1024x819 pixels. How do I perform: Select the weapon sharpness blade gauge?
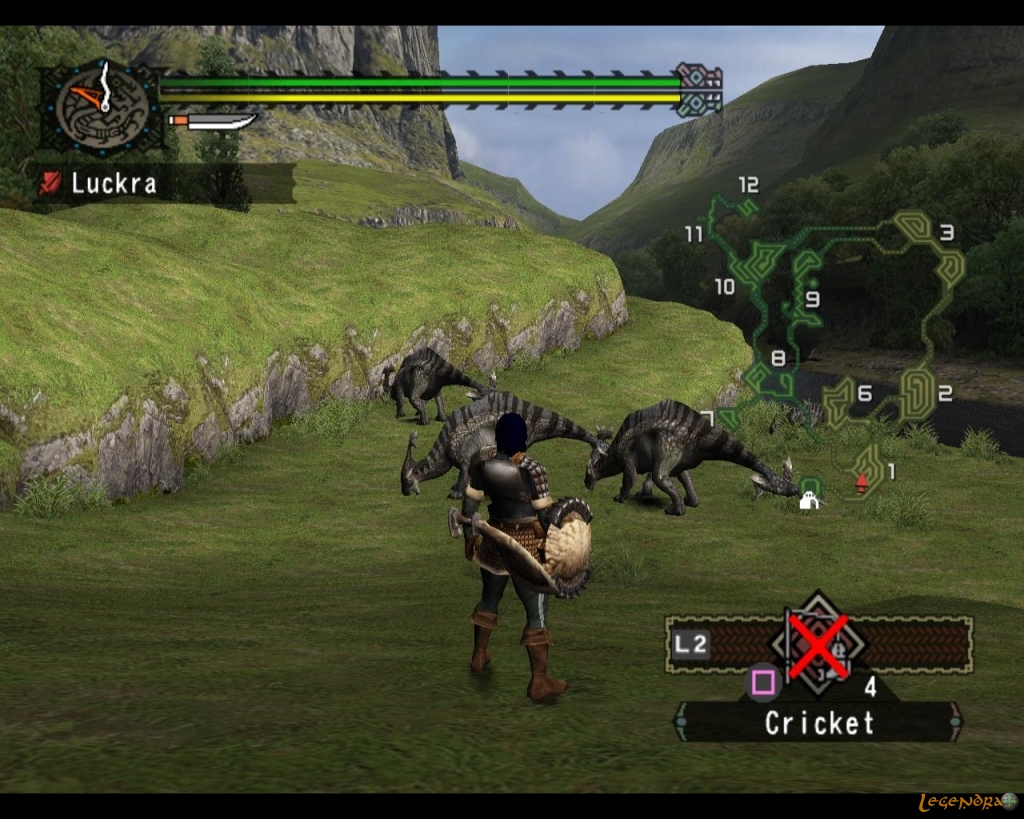(x=214, y=122)
